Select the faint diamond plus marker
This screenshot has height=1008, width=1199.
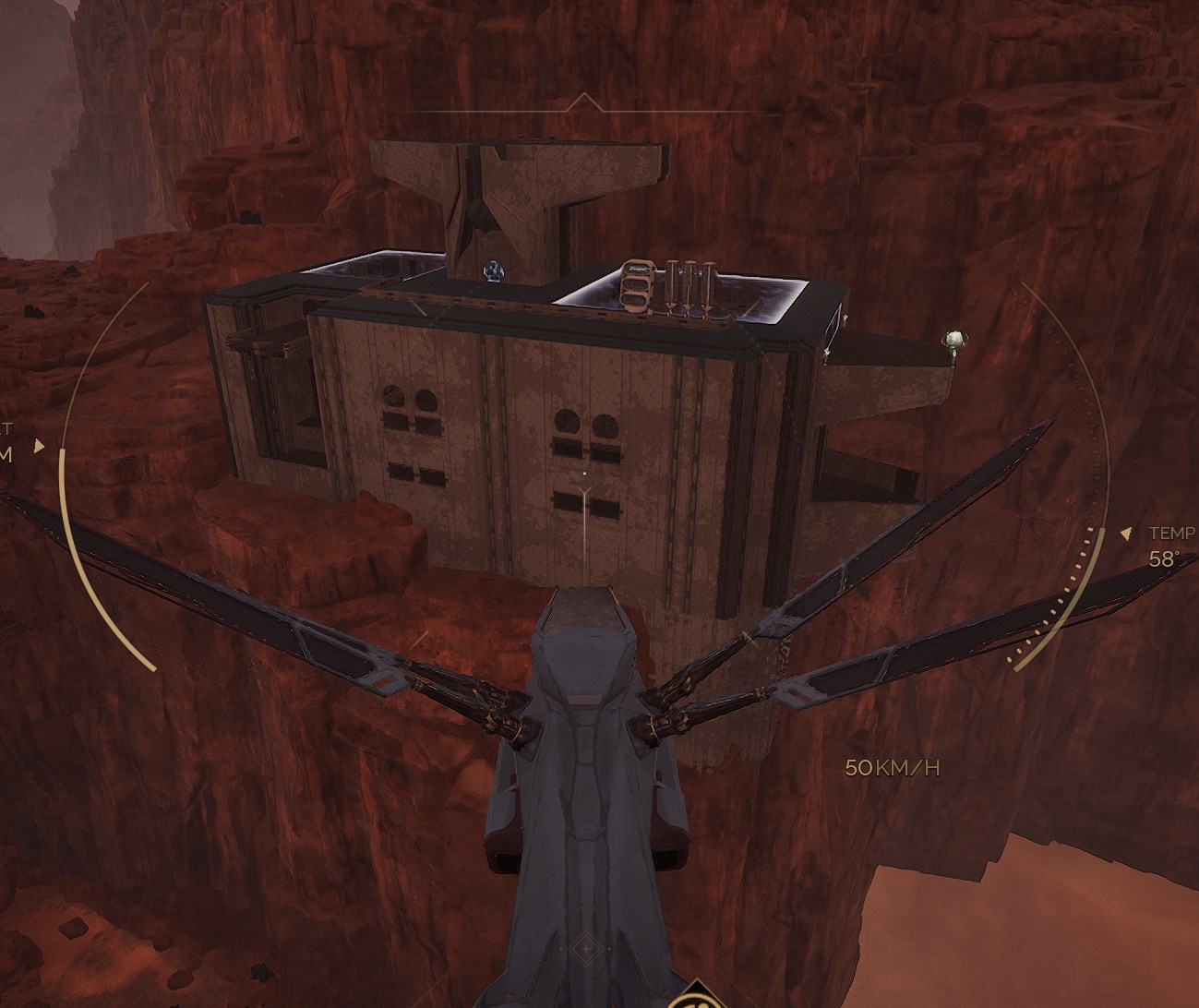pos(584,948)
